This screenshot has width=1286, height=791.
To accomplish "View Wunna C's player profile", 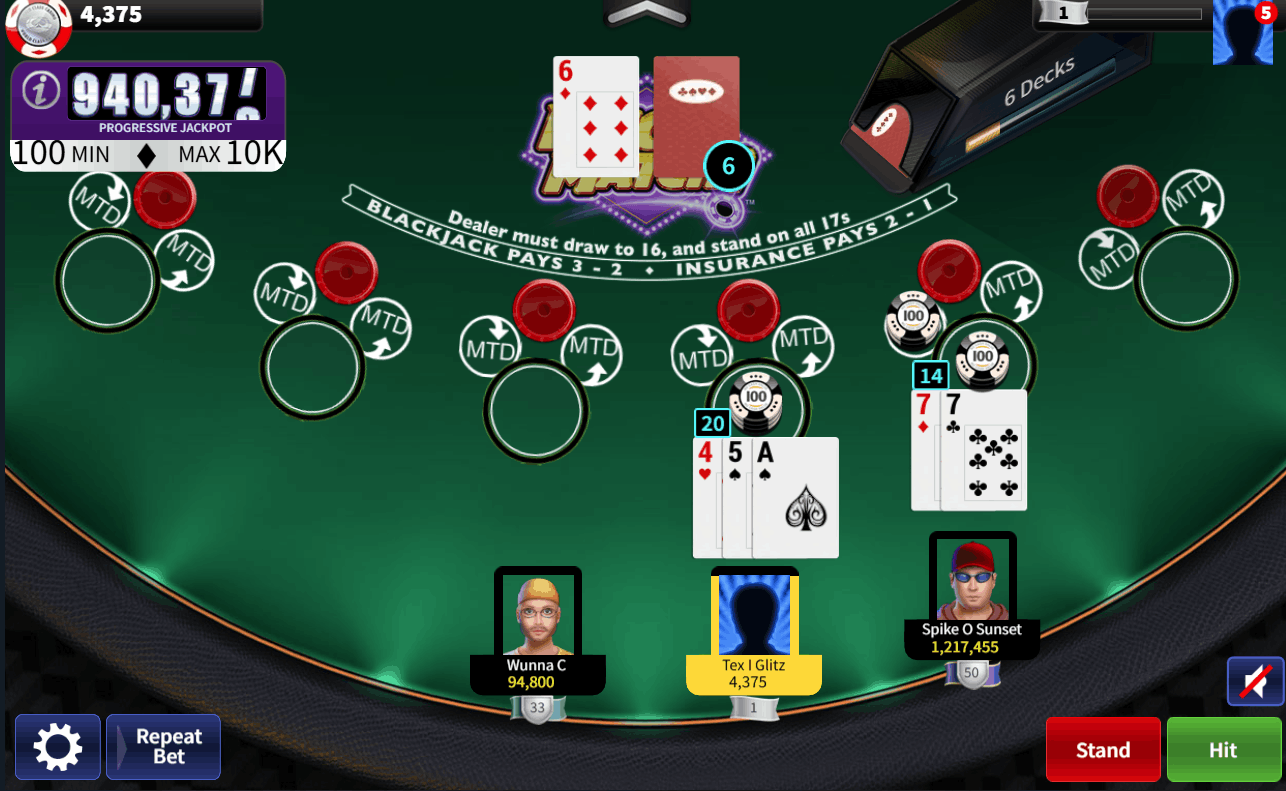I will (x=538, y=614).
